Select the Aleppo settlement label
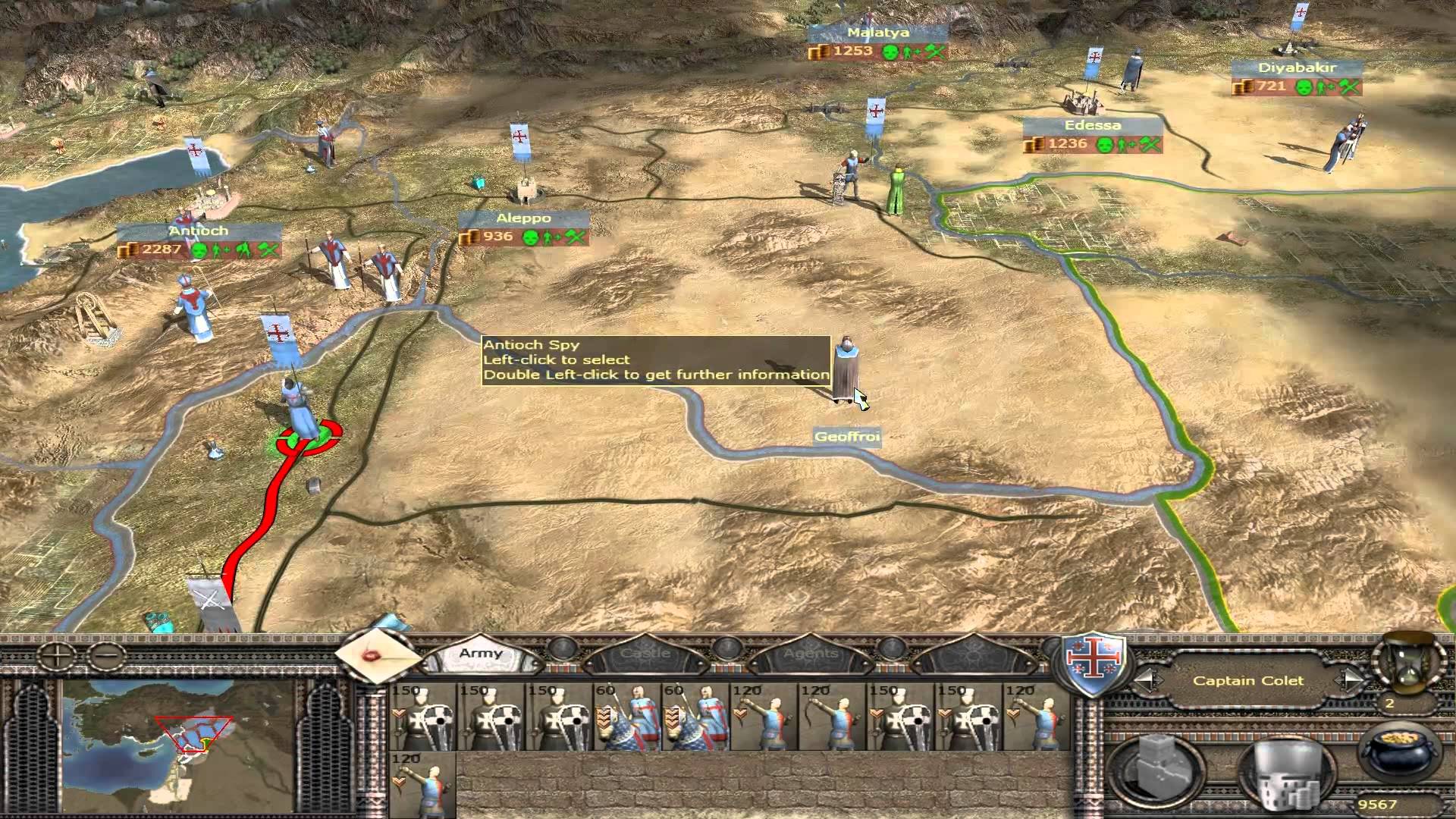The height and width of the screenshot is (819, 1456). [523, 218]
